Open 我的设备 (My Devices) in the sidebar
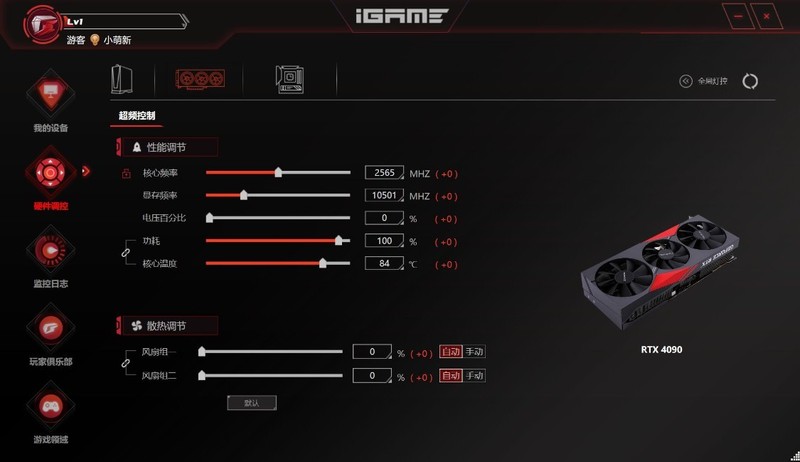This screenshot has width=800, height=462. (49, 99)
